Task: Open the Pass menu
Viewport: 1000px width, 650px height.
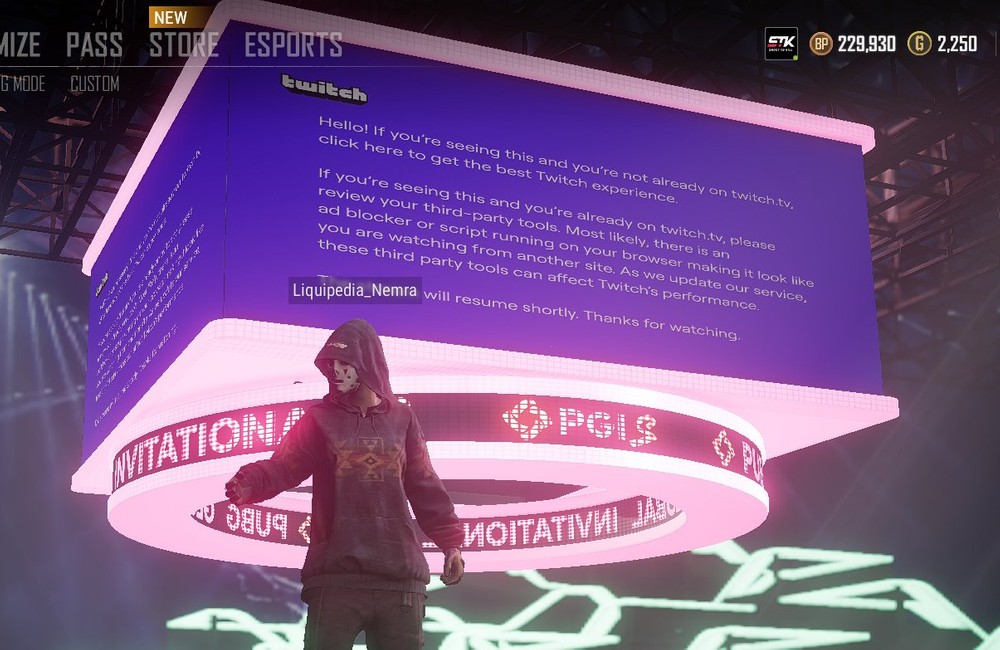Action: (94, 45)
